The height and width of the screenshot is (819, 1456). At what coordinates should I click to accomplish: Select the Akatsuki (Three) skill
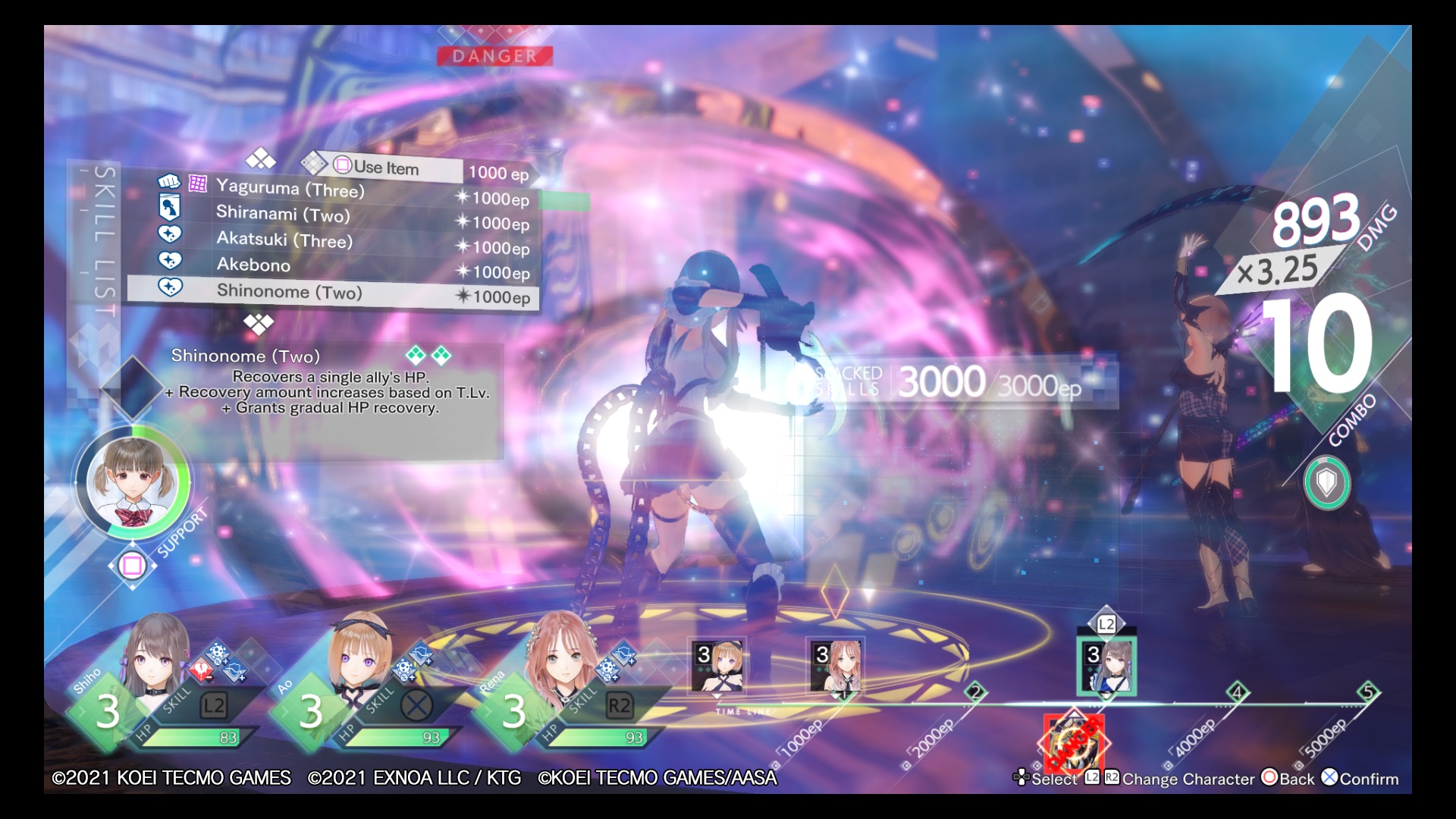point(284,240)
